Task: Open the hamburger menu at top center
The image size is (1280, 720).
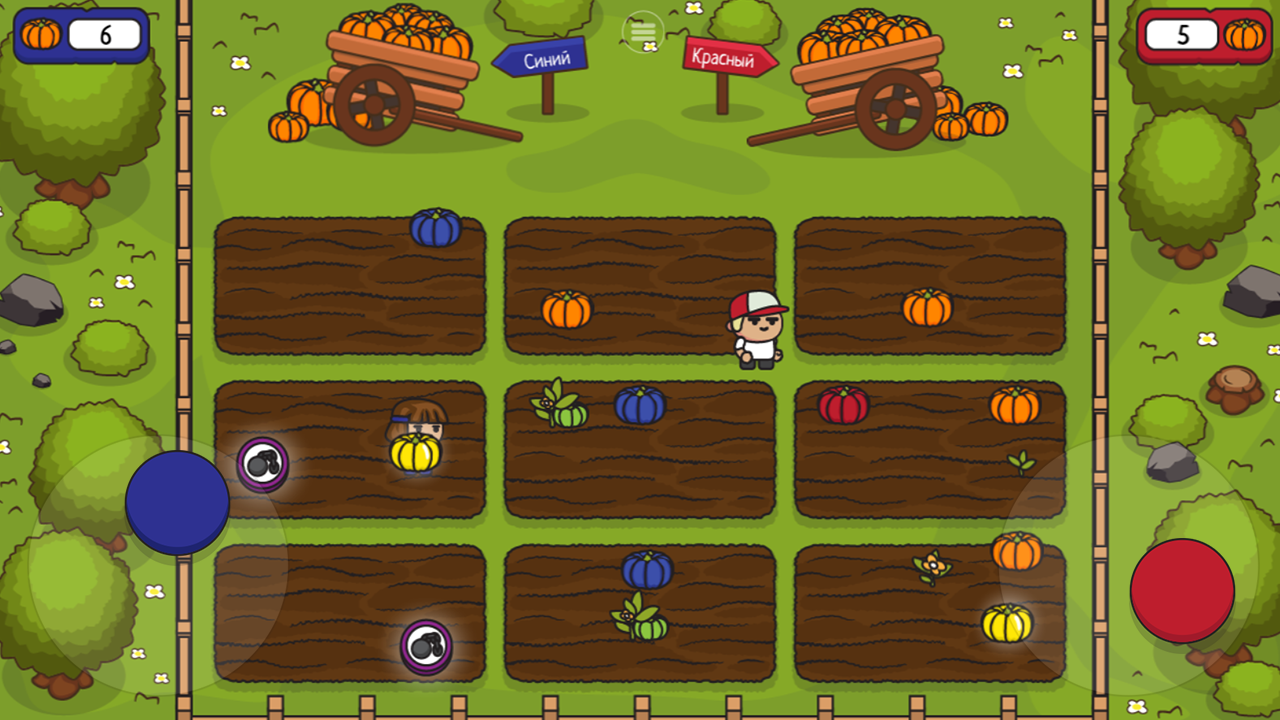Action: [641, 32]
